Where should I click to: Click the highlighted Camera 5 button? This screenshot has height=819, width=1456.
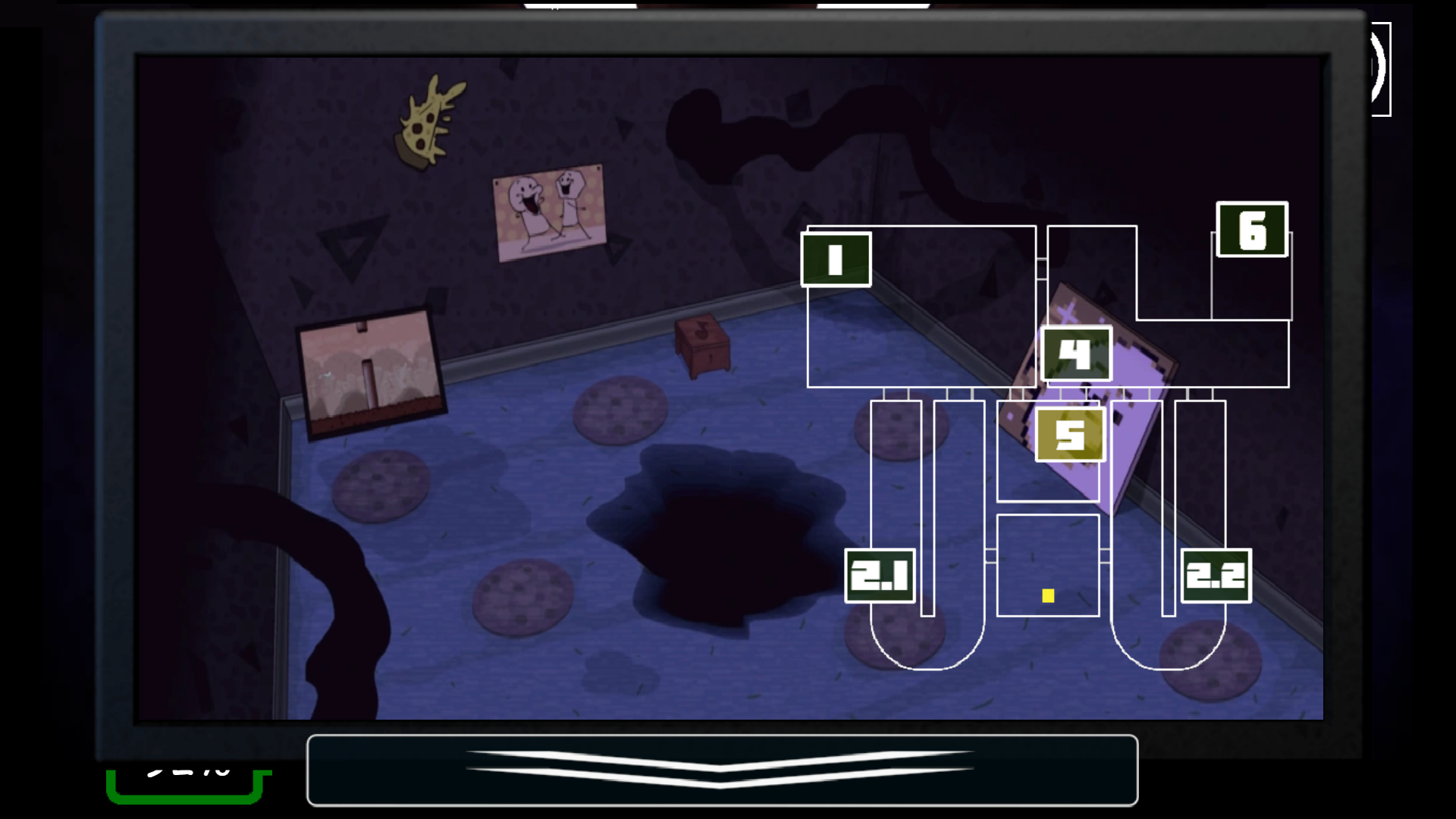[1070, 434]
